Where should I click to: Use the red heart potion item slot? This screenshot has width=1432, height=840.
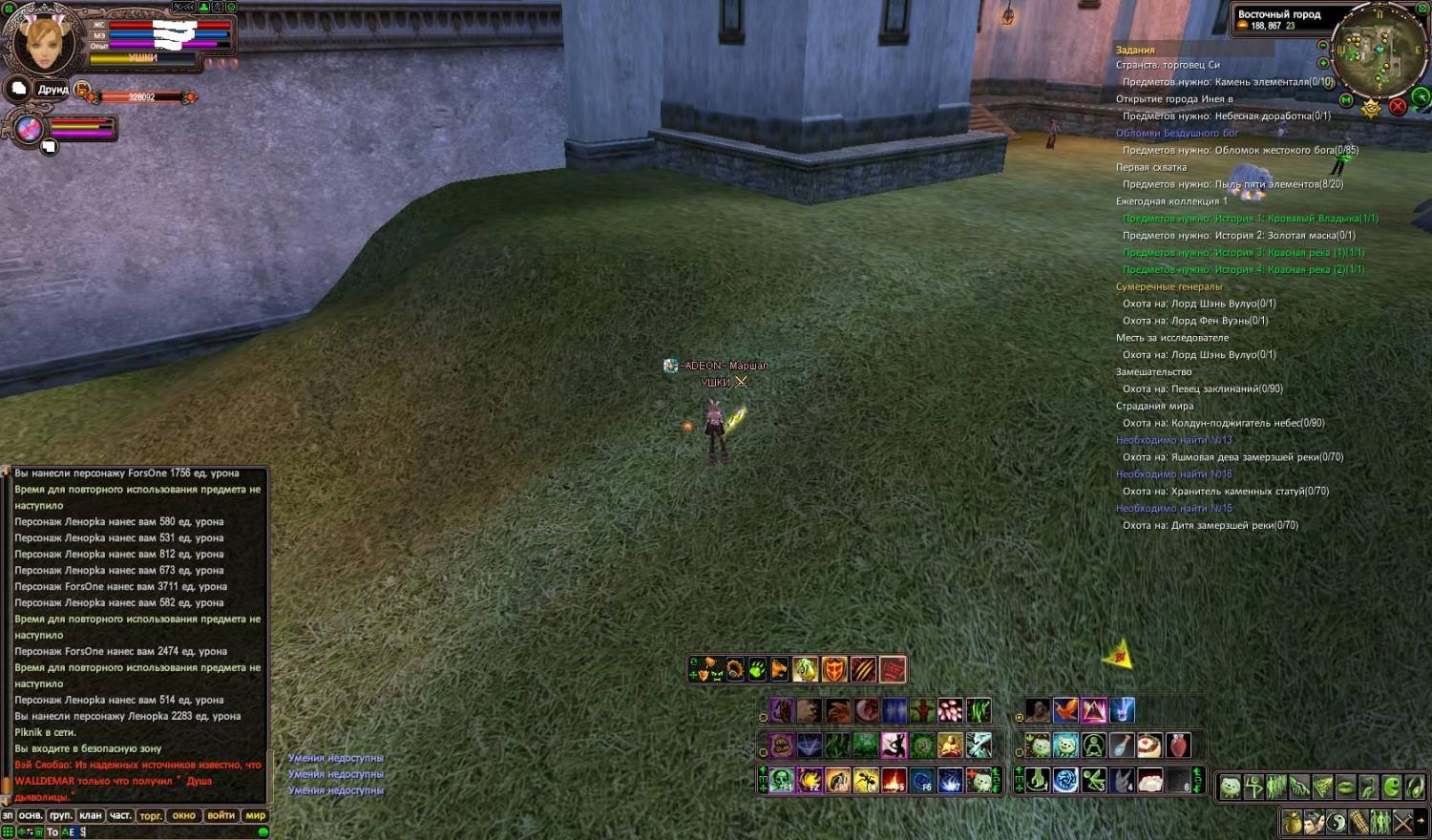[1178, 745]
